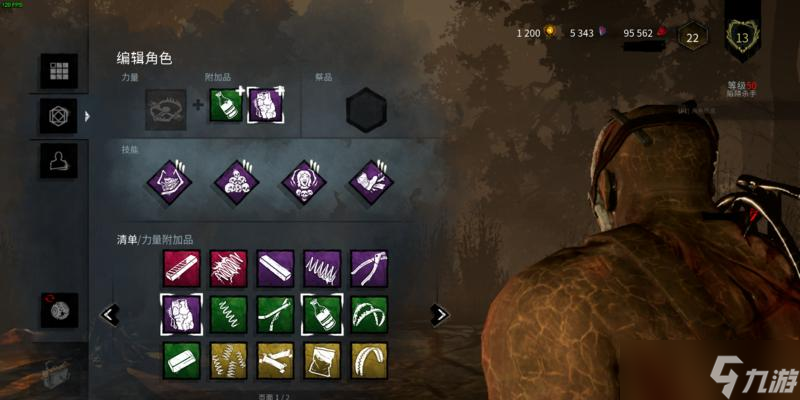
Task: Select the purple bag add-on in the list
Action: pyautogui.click(x=182, y=313)
